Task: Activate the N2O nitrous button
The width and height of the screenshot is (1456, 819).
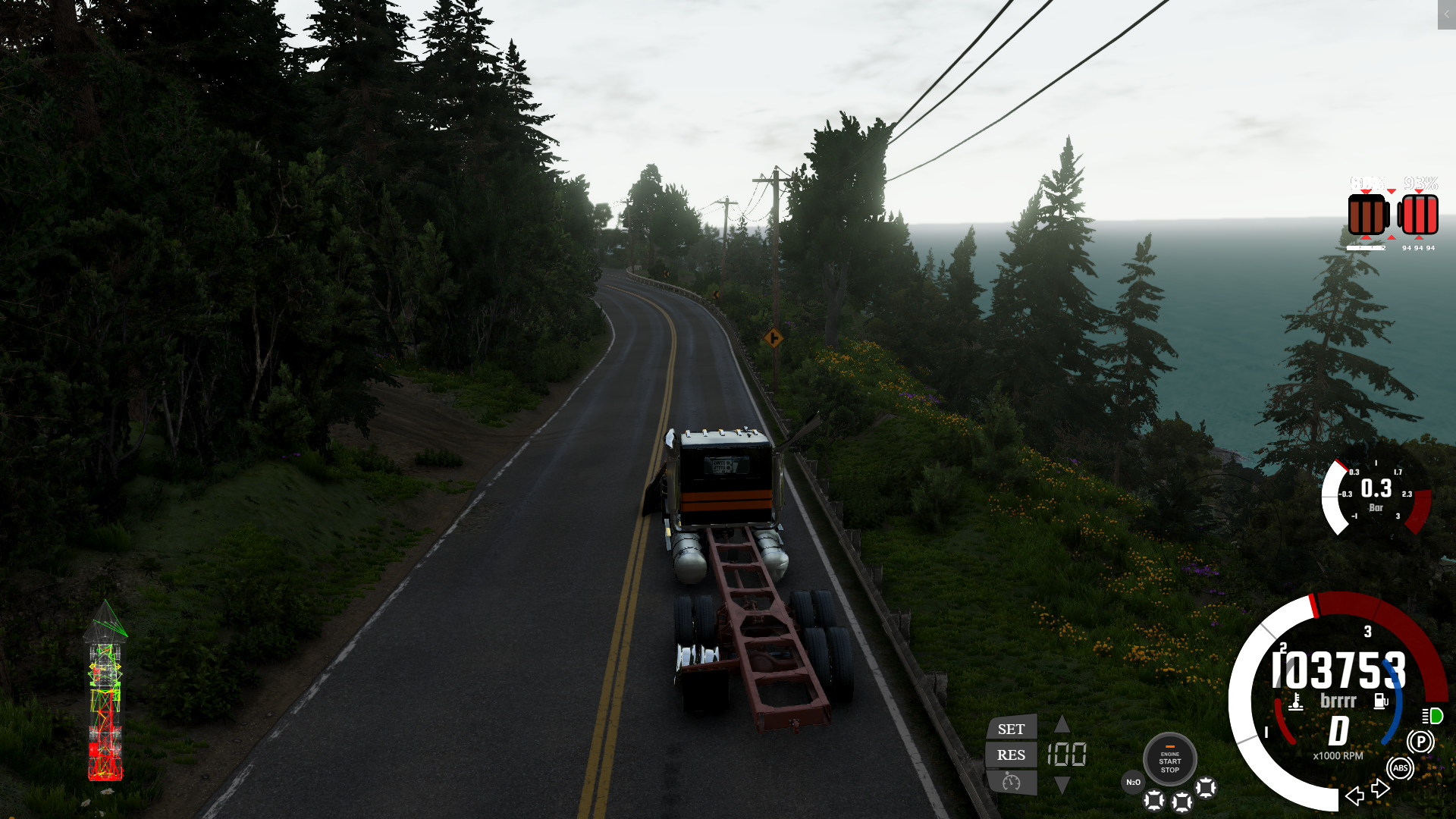Action: tap(1133, 782)
